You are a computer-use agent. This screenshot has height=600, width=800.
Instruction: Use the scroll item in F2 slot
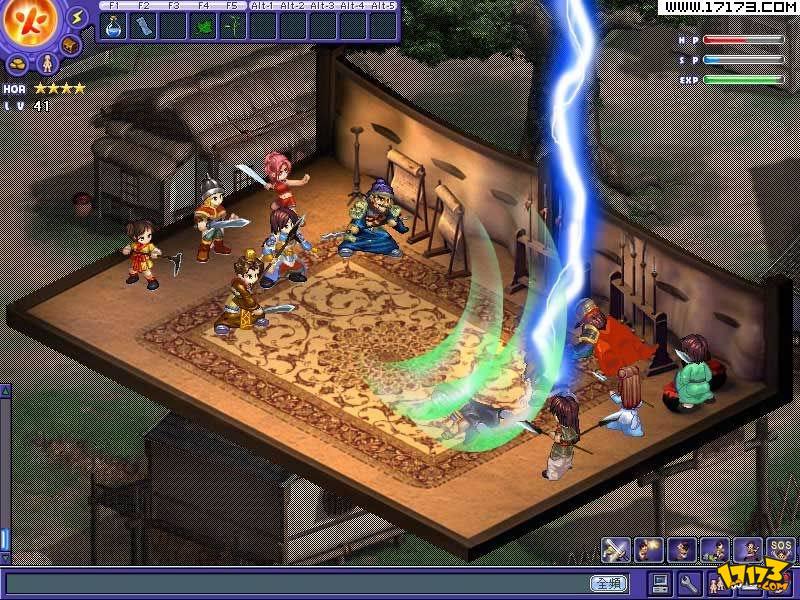pos(143,25)
